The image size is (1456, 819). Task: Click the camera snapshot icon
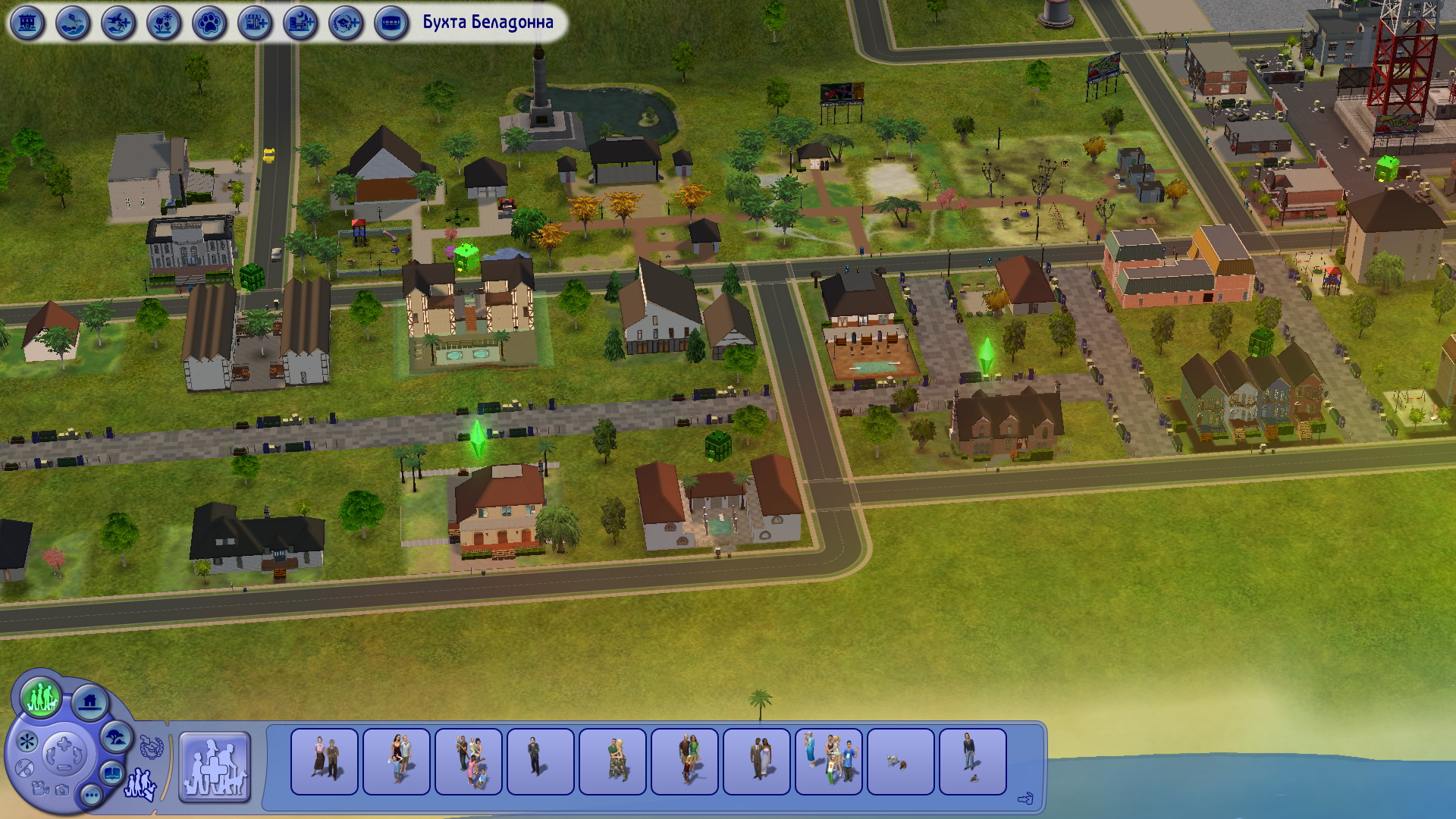pyautogui.click(x=62, y=790)
